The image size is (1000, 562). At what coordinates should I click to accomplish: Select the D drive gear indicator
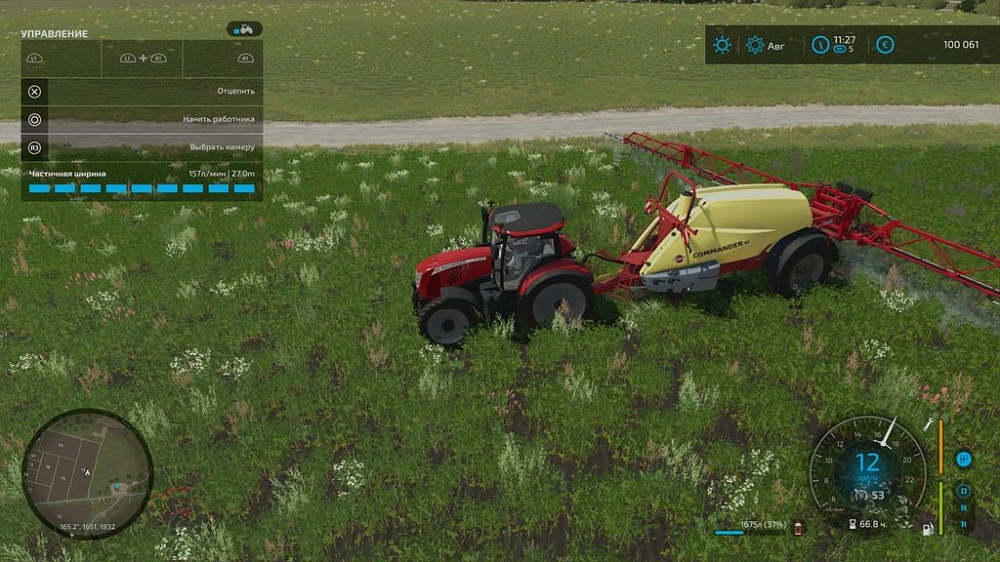point(964,491)
